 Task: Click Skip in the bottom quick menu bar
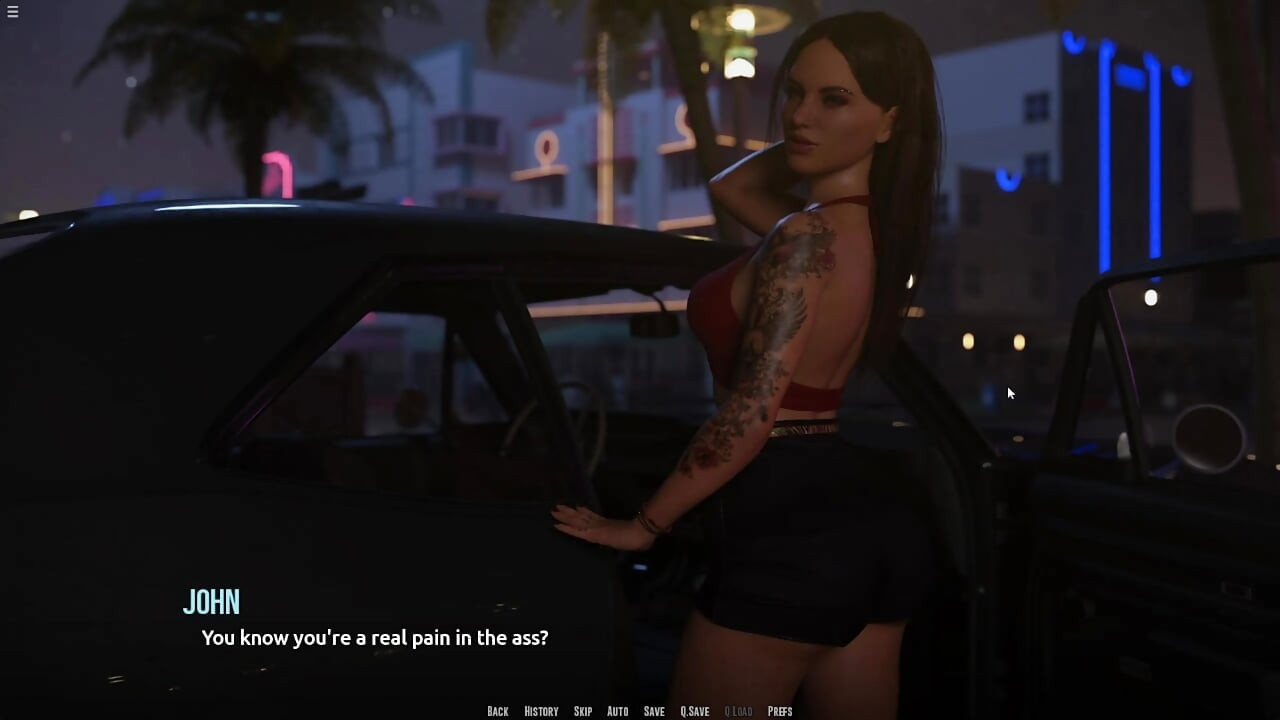pyautogui.click(x=583, y=711)
